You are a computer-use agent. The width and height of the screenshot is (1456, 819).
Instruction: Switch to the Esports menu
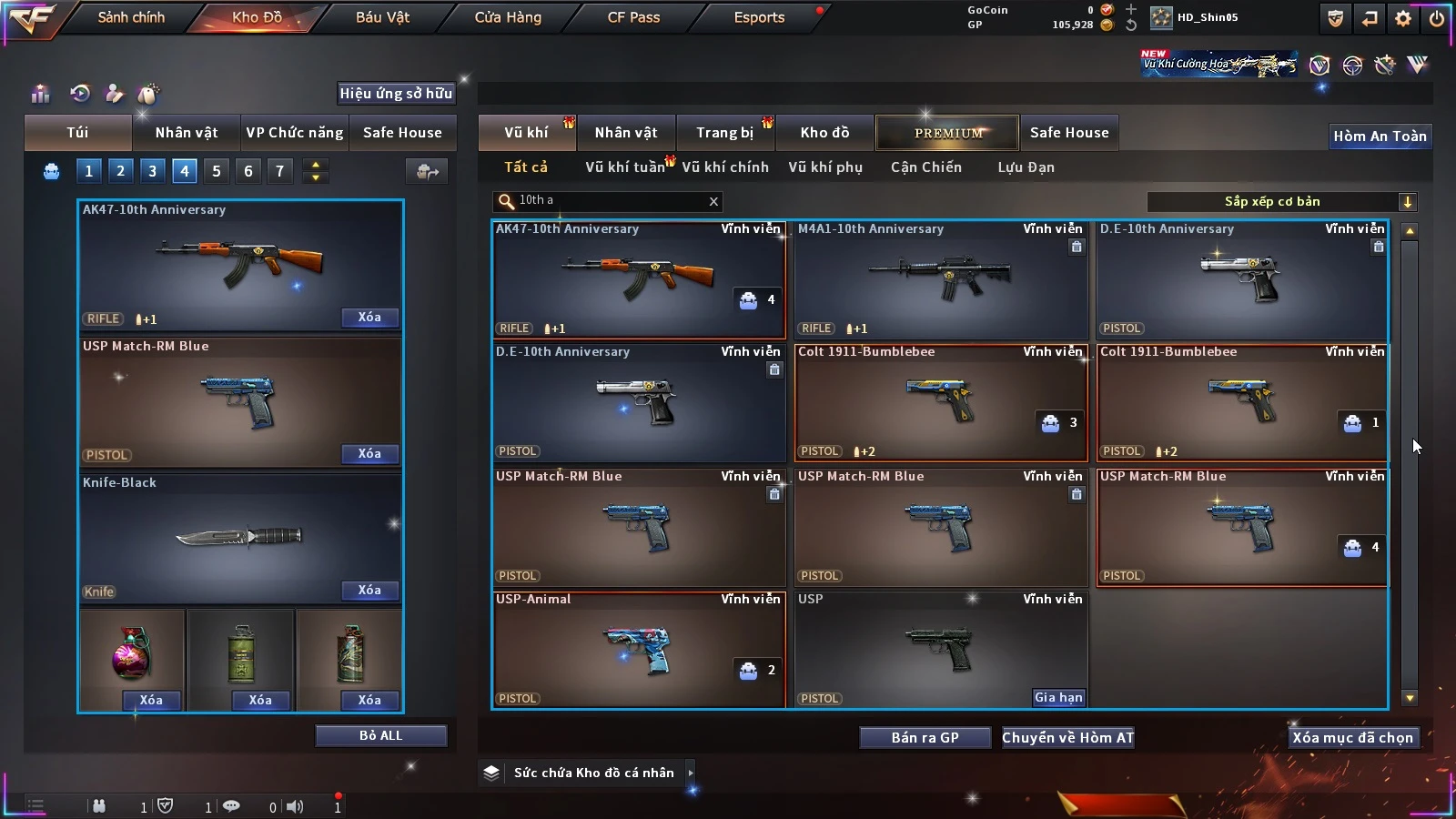[x=759, y=17]
